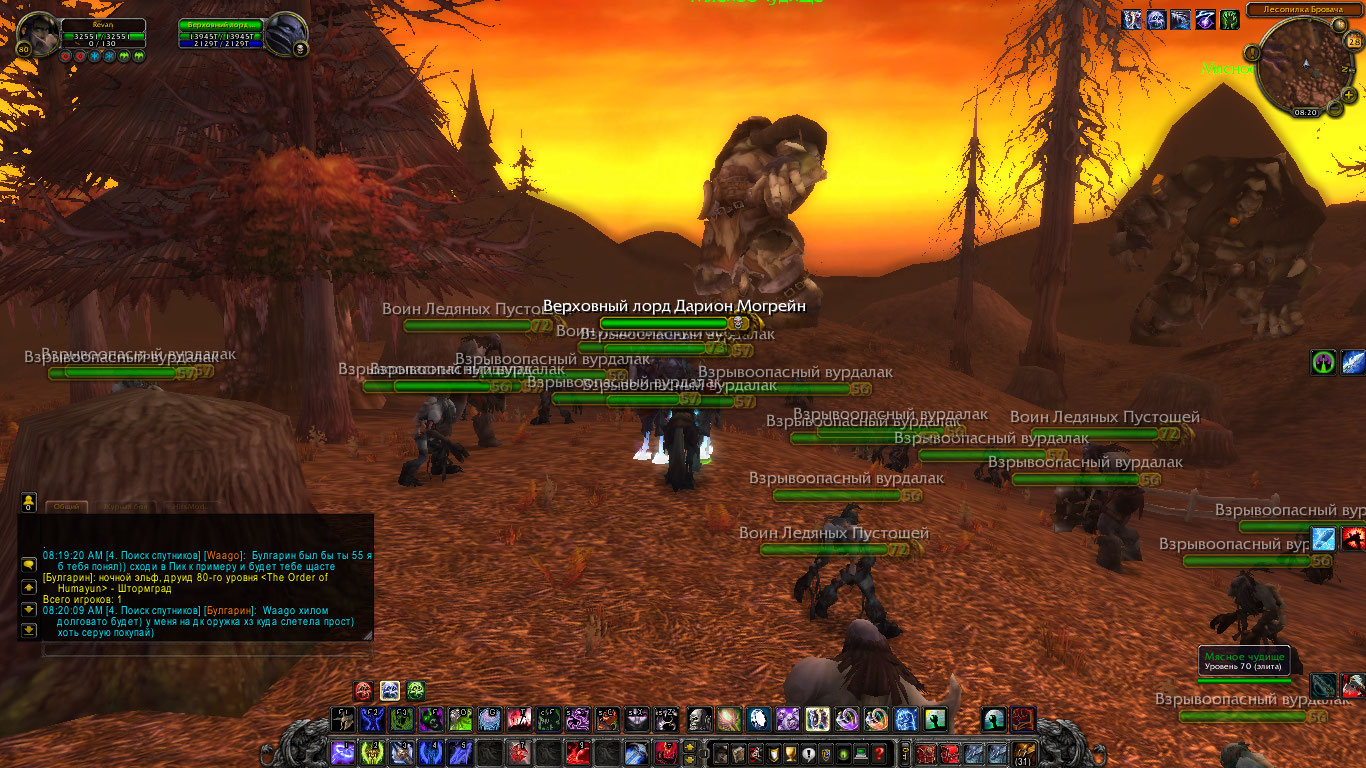Open the achievements gold trophy button
The height and width of the screenshot is (768, 1366).
coord(790,754)
